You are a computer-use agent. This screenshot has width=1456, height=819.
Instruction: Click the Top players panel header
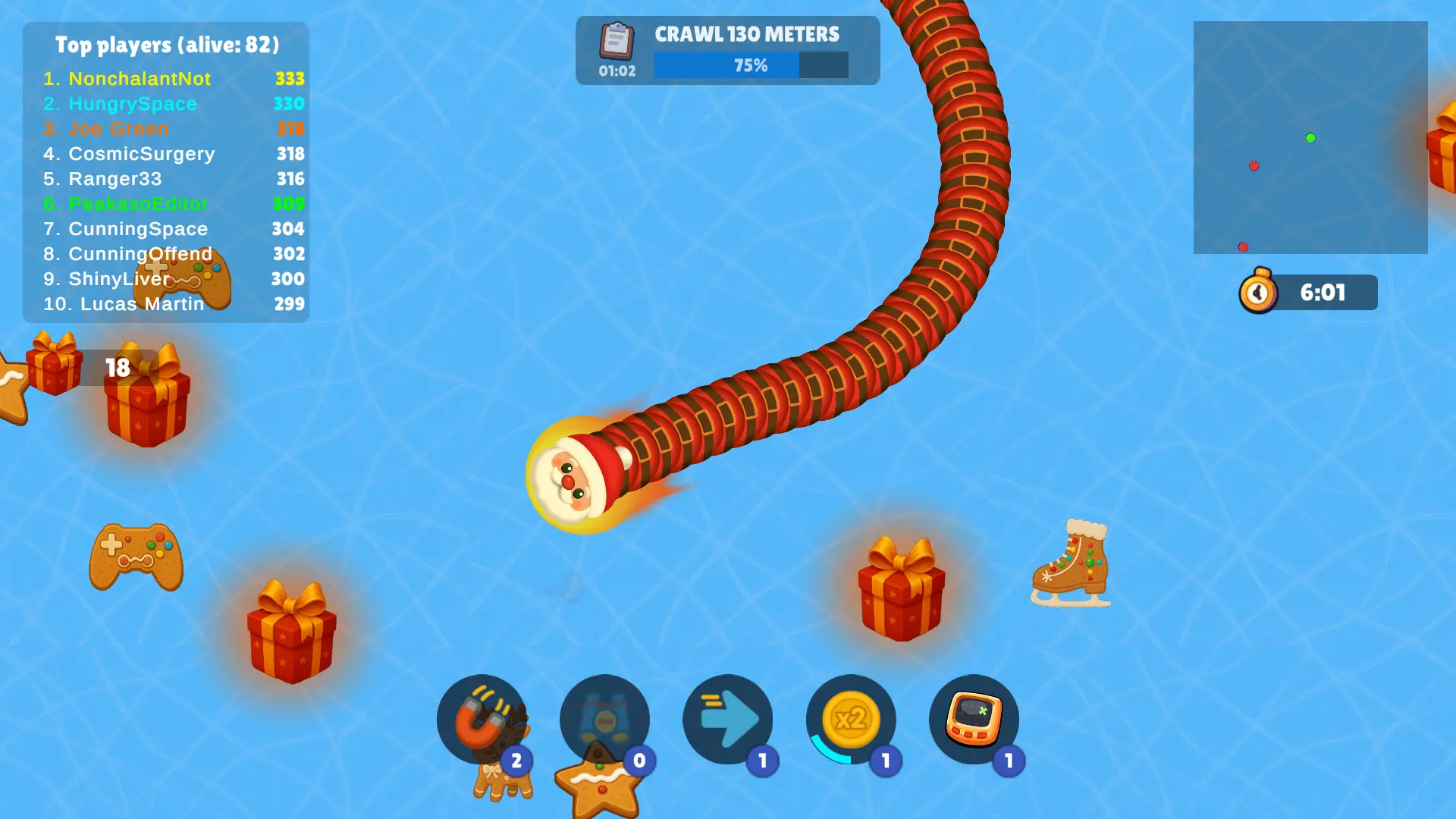[166, 45]
